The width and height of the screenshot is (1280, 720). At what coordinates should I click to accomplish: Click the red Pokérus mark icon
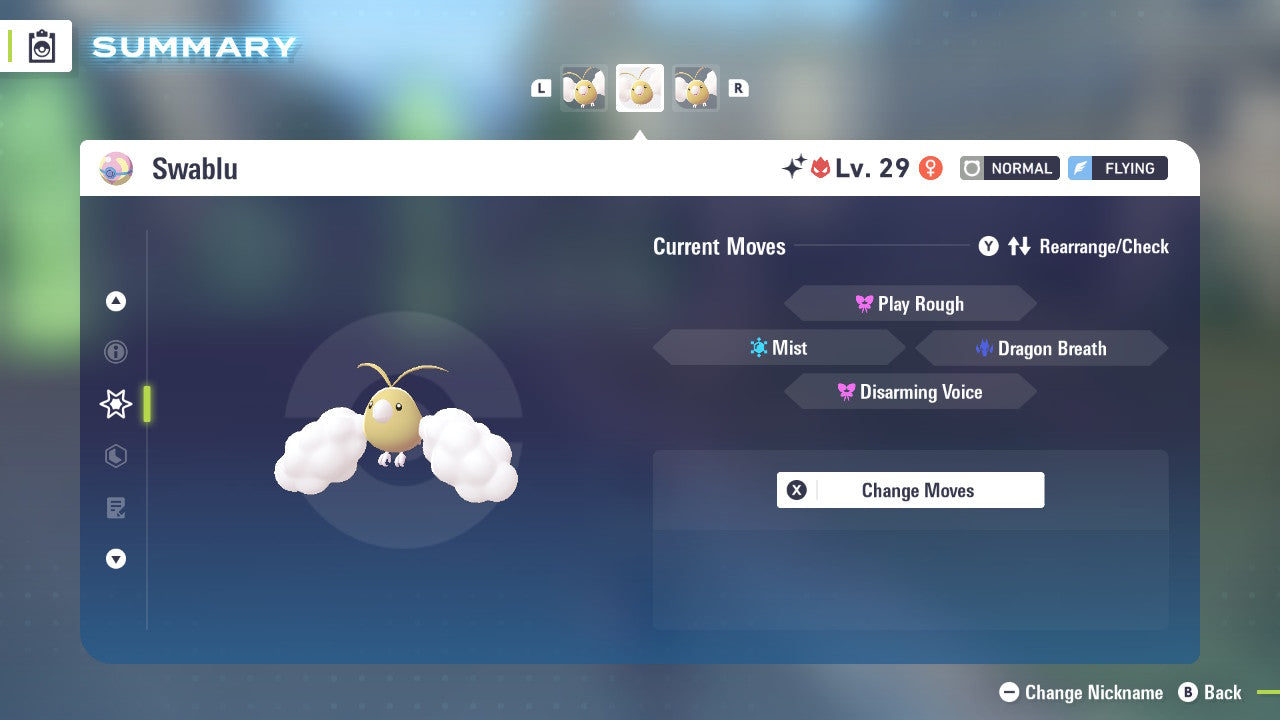pos(820,168)
